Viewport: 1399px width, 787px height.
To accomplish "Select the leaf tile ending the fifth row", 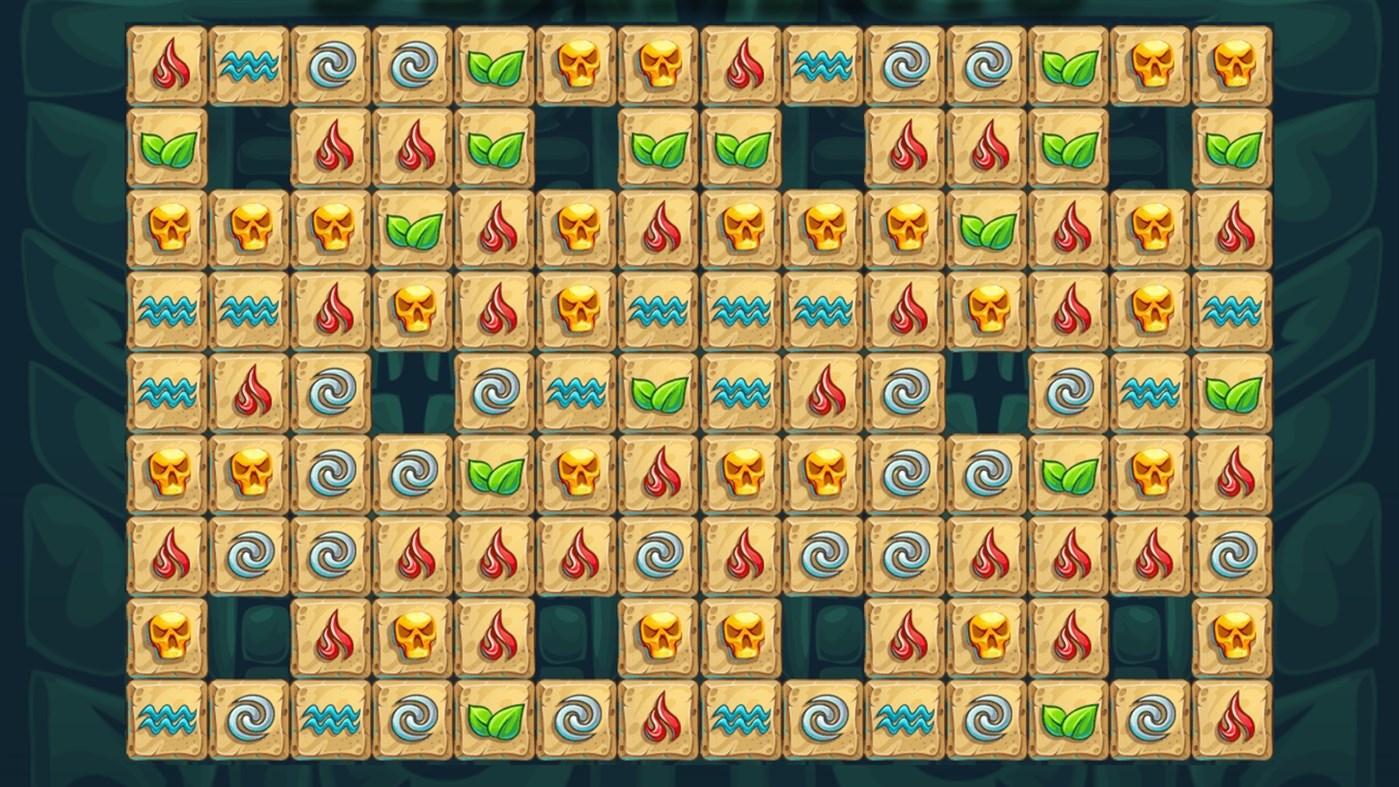I will [x=1232, y=394].
